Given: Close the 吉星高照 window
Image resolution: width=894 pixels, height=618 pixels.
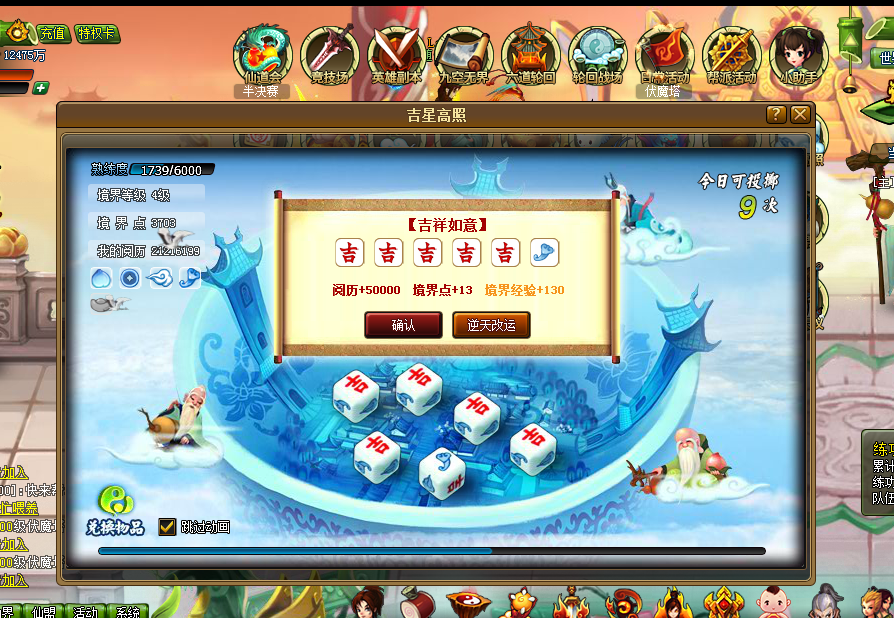Looking at the screenshot, I should point(800,115).
